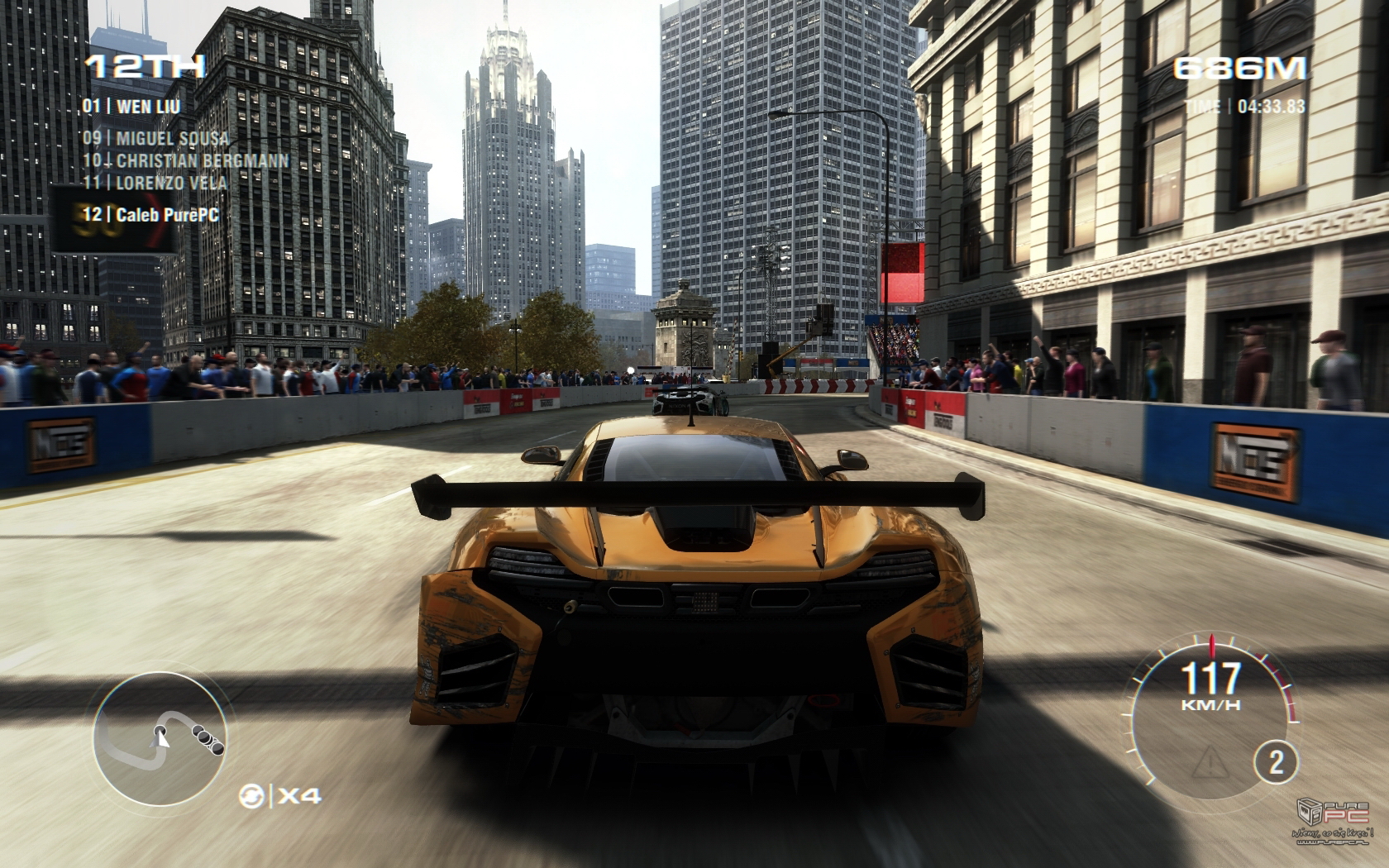Screen dimensions: 1389x868
Task: Select Lorenzo Vela's leaderboard entry
Action: coord(154,181)
